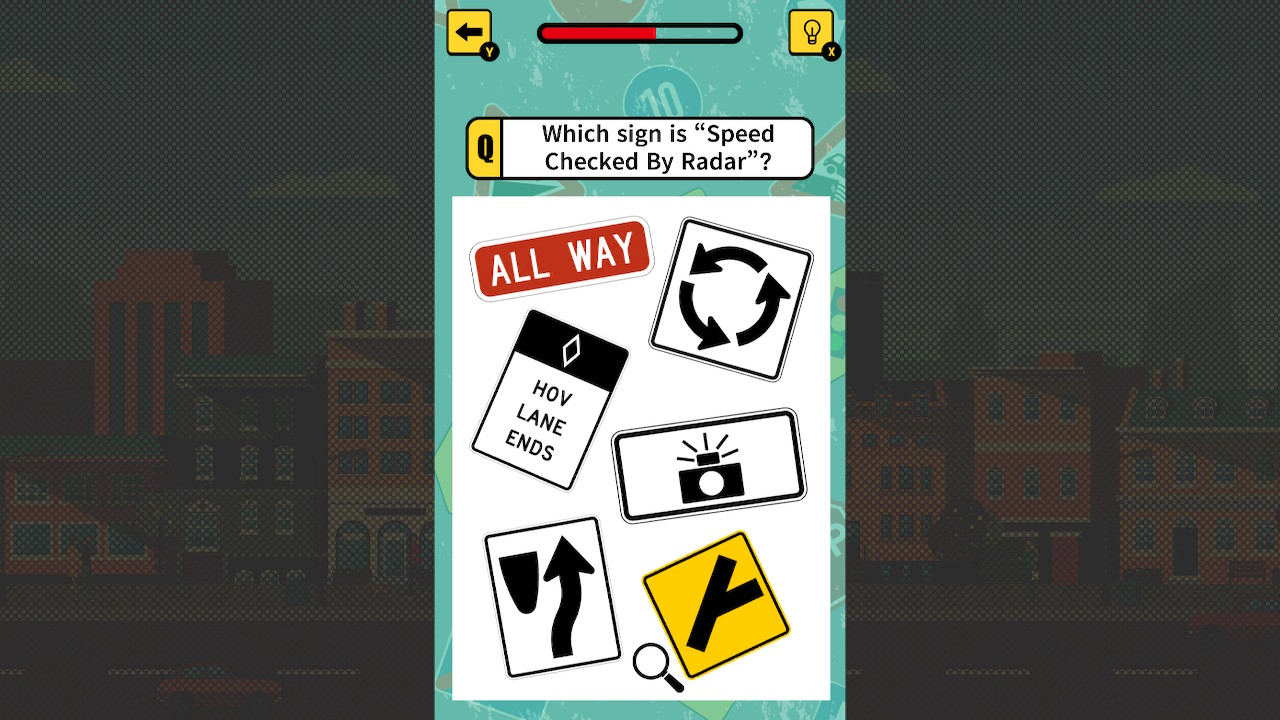Tap the magnifying glass to zoom signs
The height and width of the screenshot is (720, 1280).
649,662
